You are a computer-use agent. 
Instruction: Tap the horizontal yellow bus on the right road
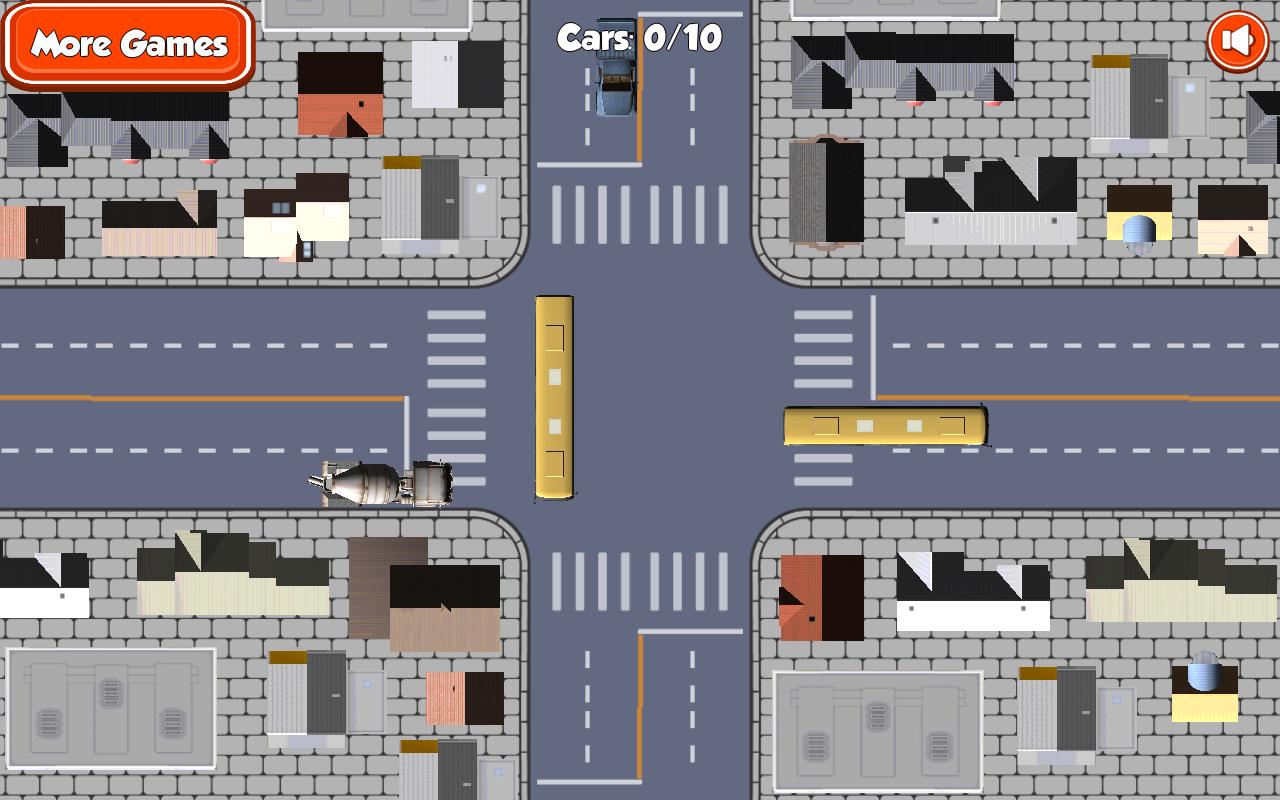[885, 424]
